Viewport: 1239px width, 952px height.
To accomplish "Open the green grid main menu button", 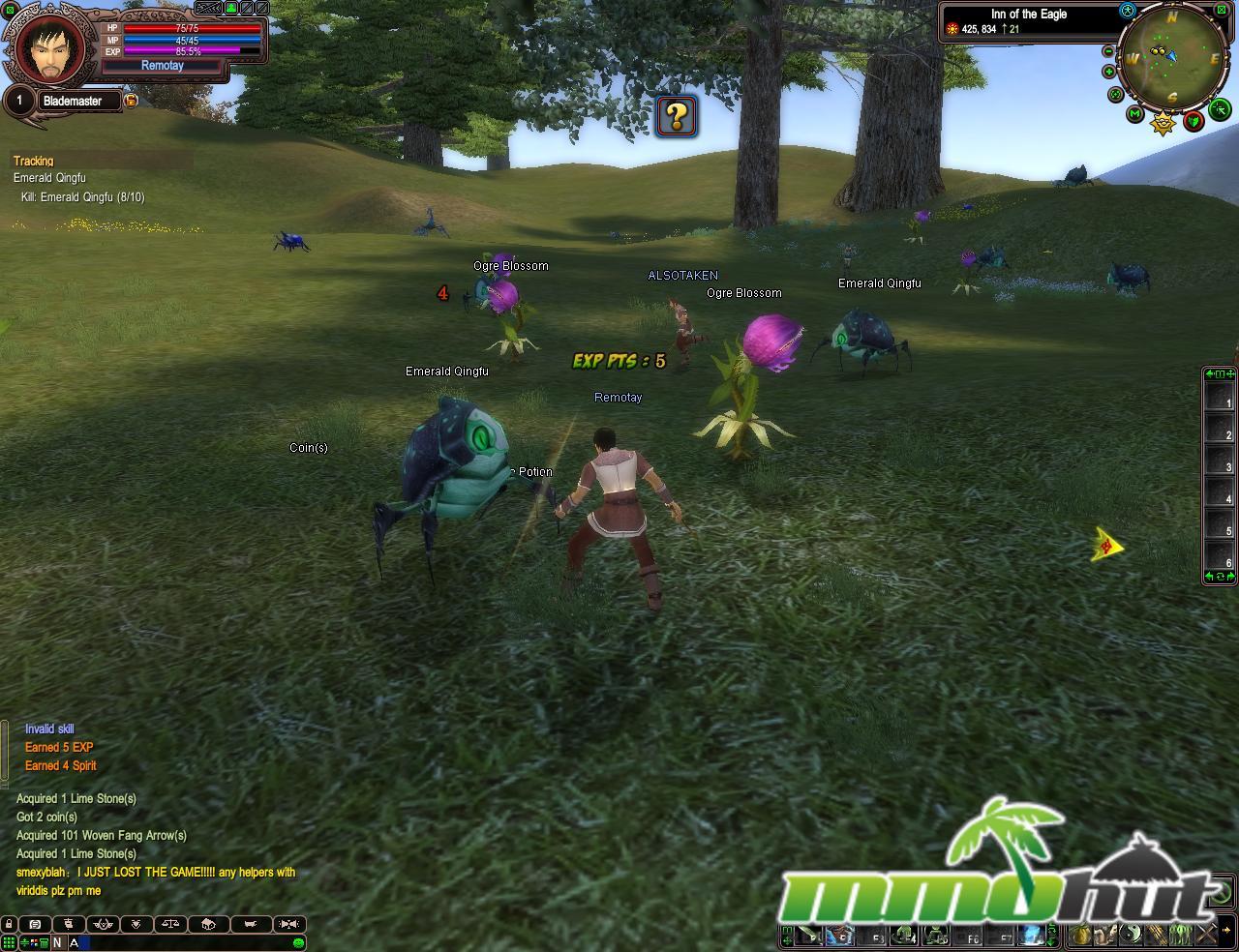I will [9, 942].
